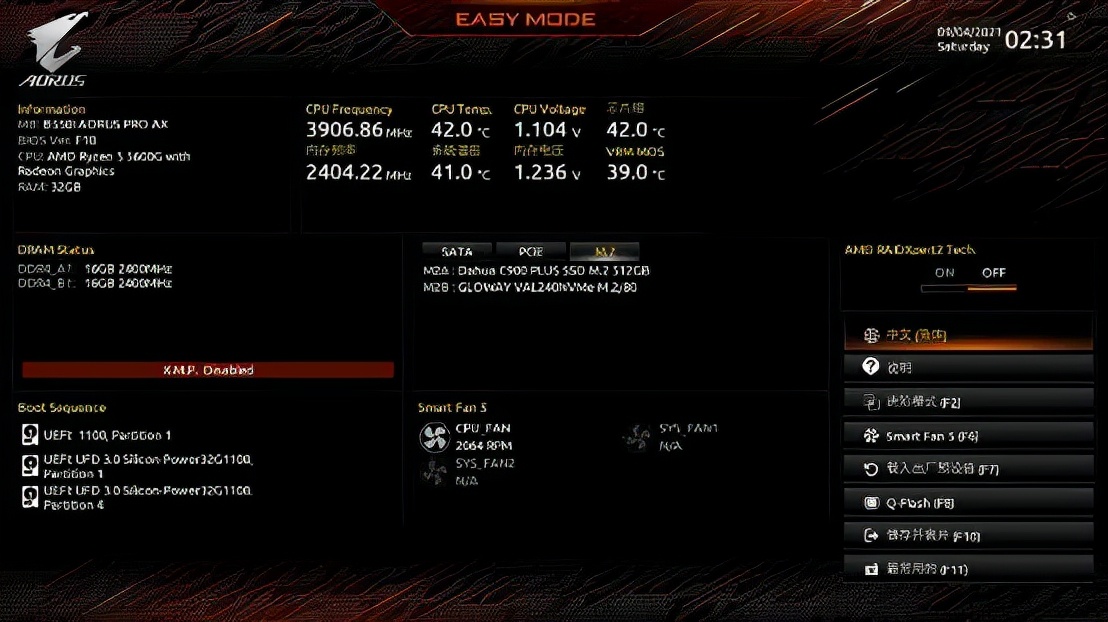The image size is (1108, 622).
Task: Load factory defaults (F7)
Action: point(967,469)
